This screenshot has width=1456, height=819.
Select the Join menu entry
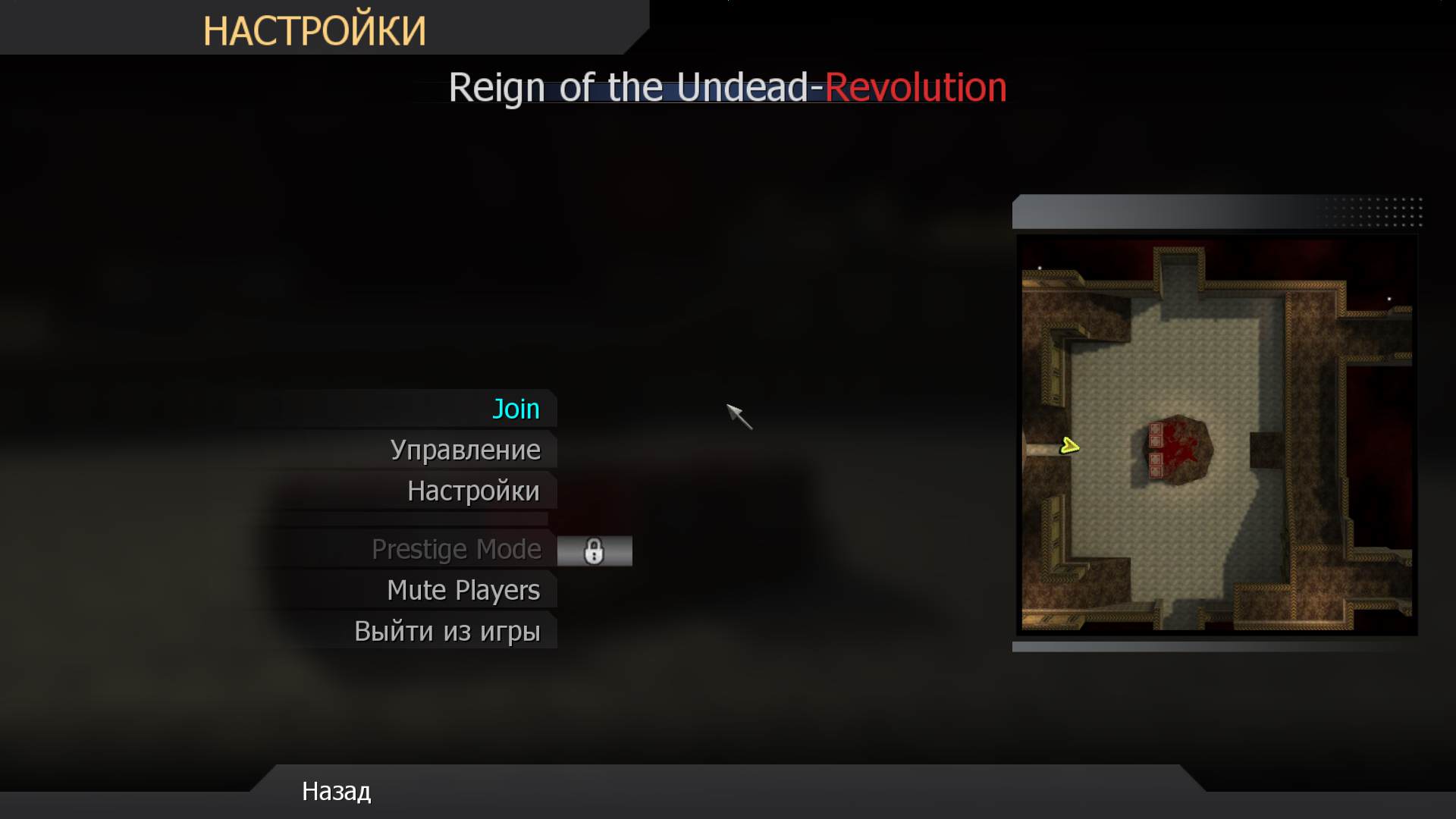[516, 409]
